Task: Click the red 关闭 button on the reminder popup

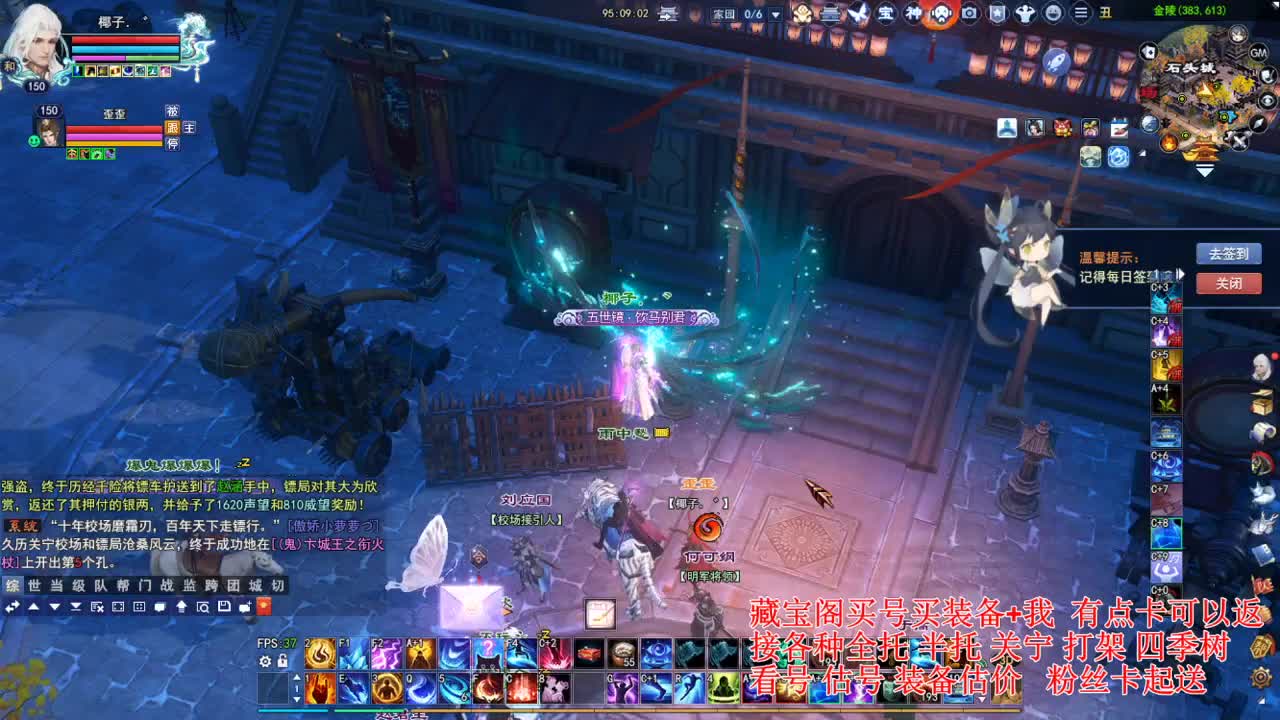Action: coord(1229,284)
